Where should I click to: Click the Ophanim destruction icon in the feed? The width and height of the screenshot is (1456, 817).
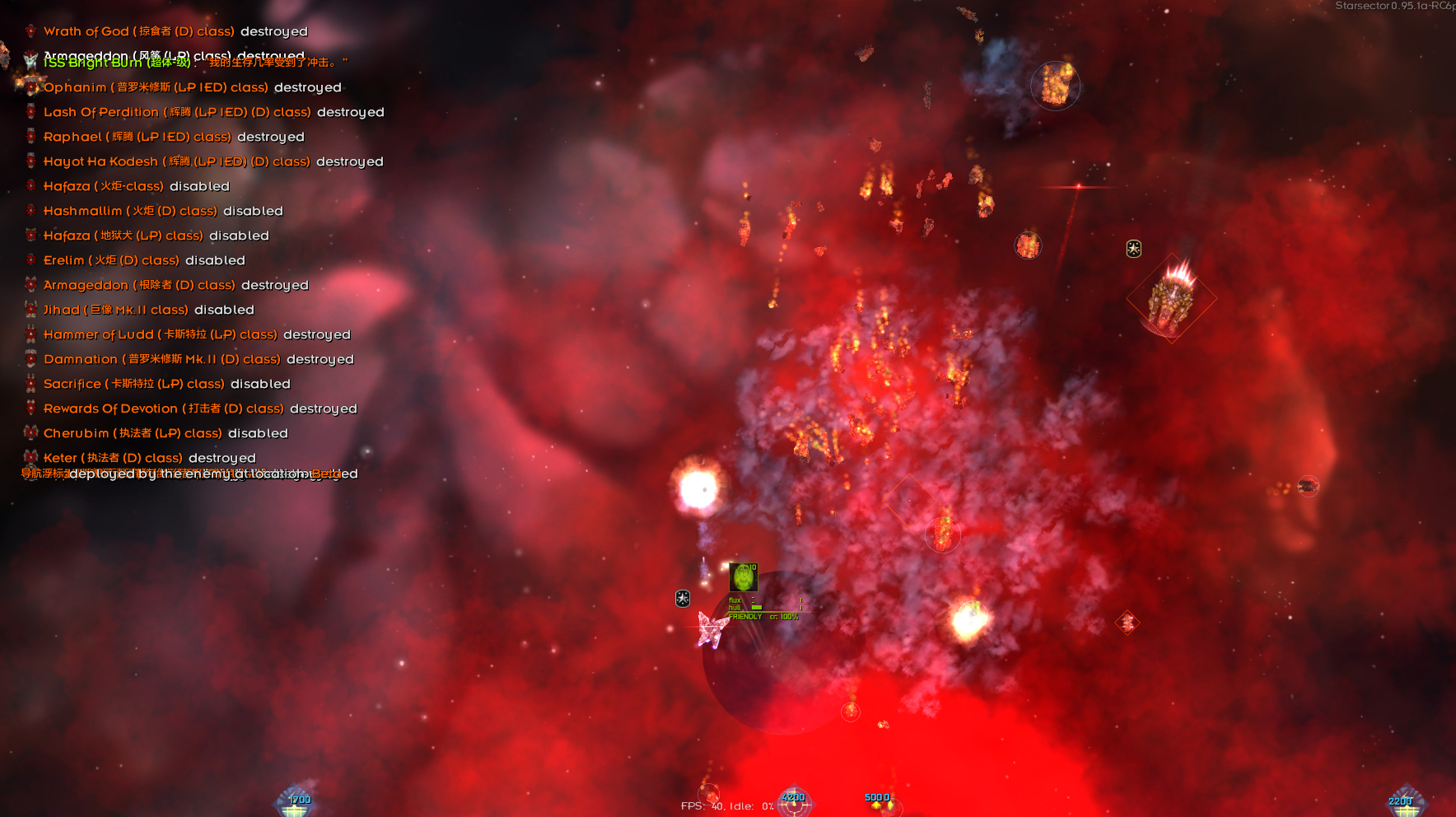[x=30, y=86]
